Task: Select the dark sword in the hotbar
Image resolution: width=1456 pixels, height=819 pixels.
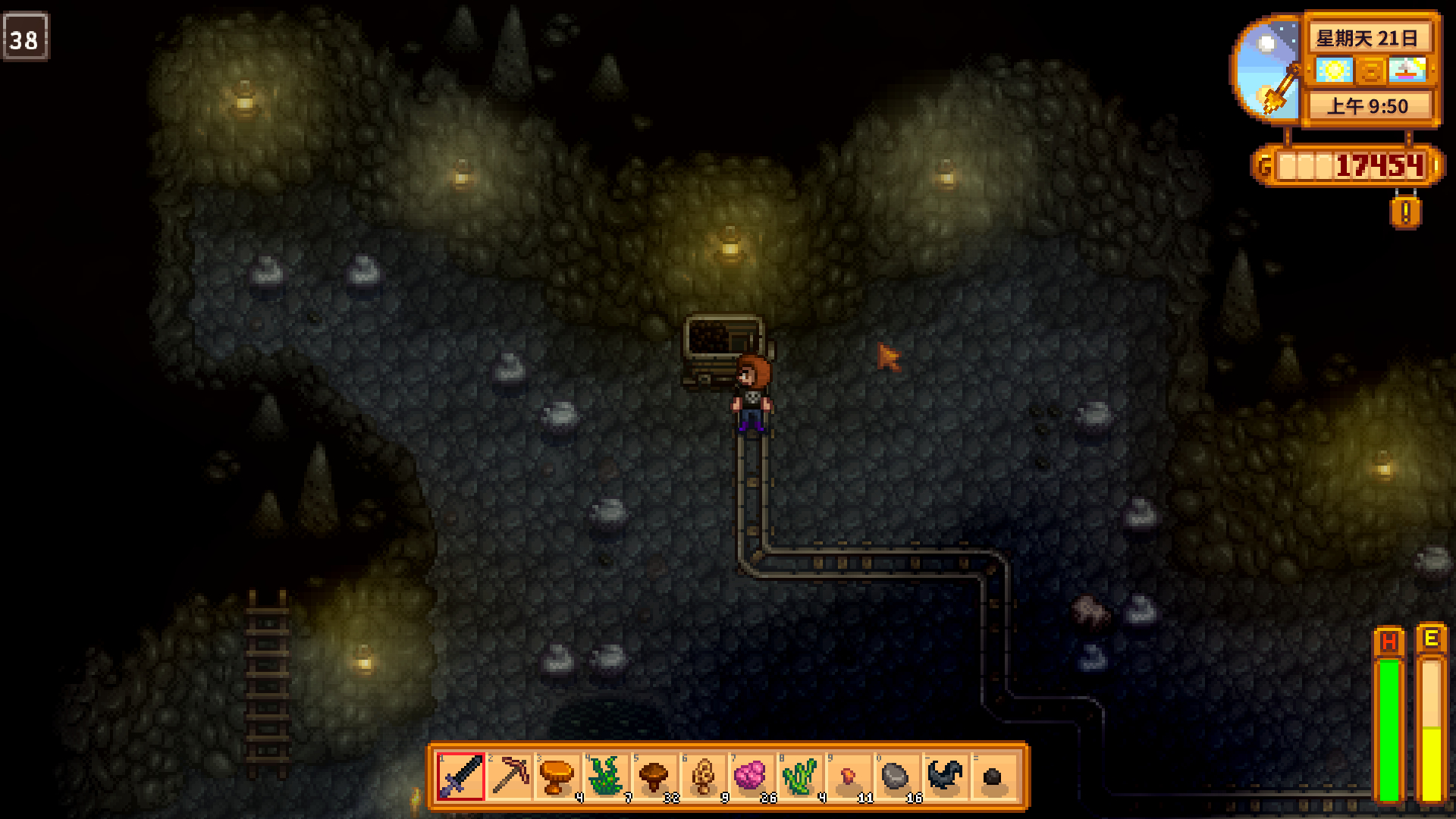Action: pos(461,777)
